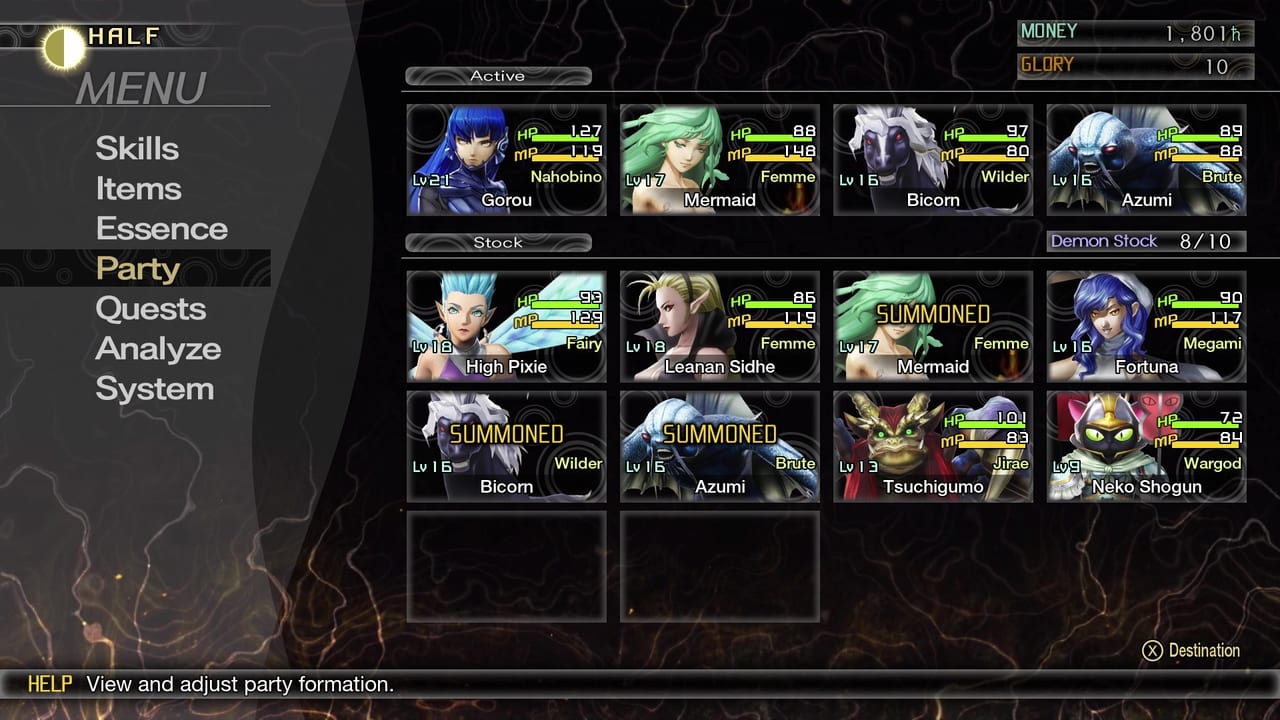The height and width of the screenshot is (720, 1280).
Task: Select Mermaid in the Active party
Action: pyautogui.click(x=719, y=160)
